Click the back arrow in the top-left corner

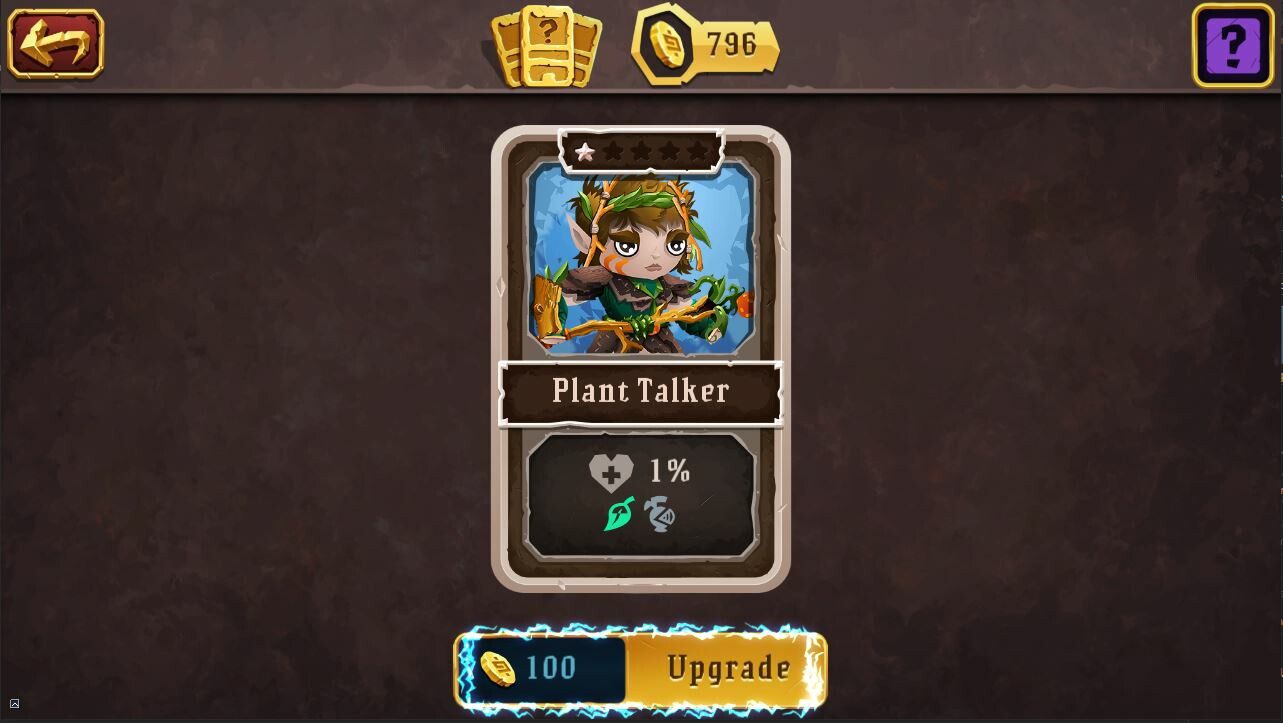pos(56,44)
